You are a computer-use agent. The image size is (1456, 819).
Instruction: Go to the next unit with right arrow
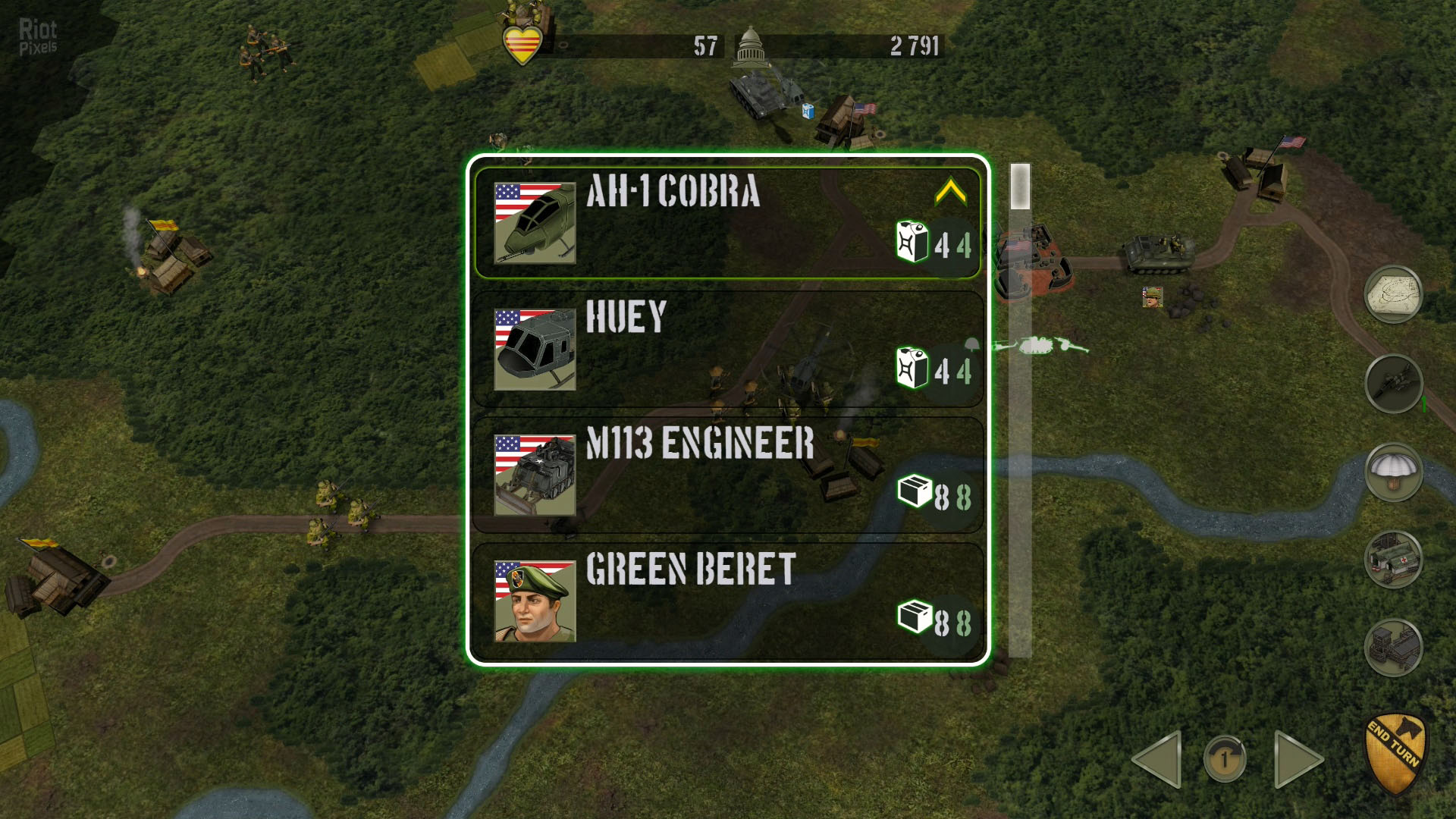1297,759
